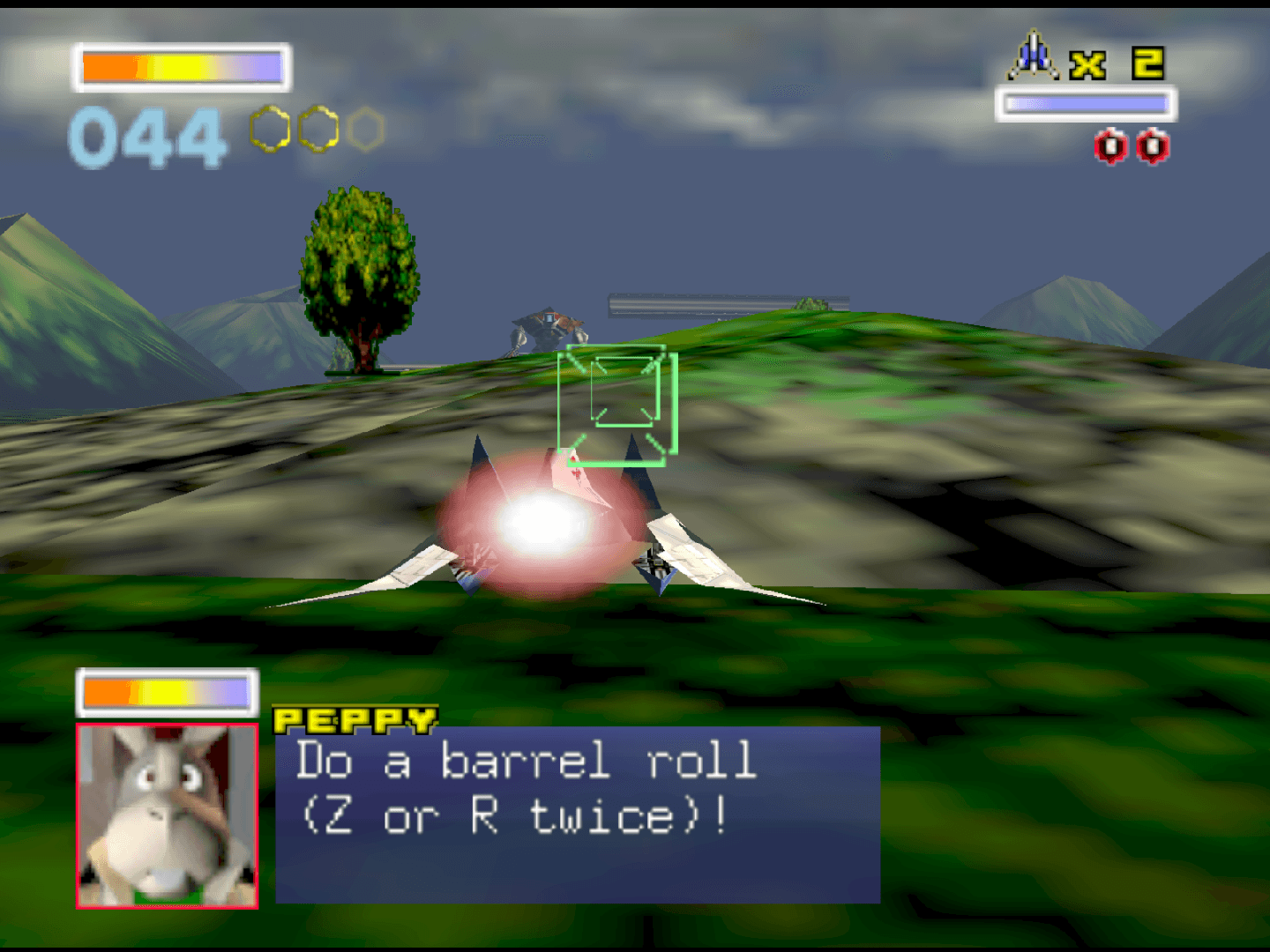The height and width of the screenshot is (952, 1270).
Task: Click the Arwing lives counter icon
Action: [1034, 55]
